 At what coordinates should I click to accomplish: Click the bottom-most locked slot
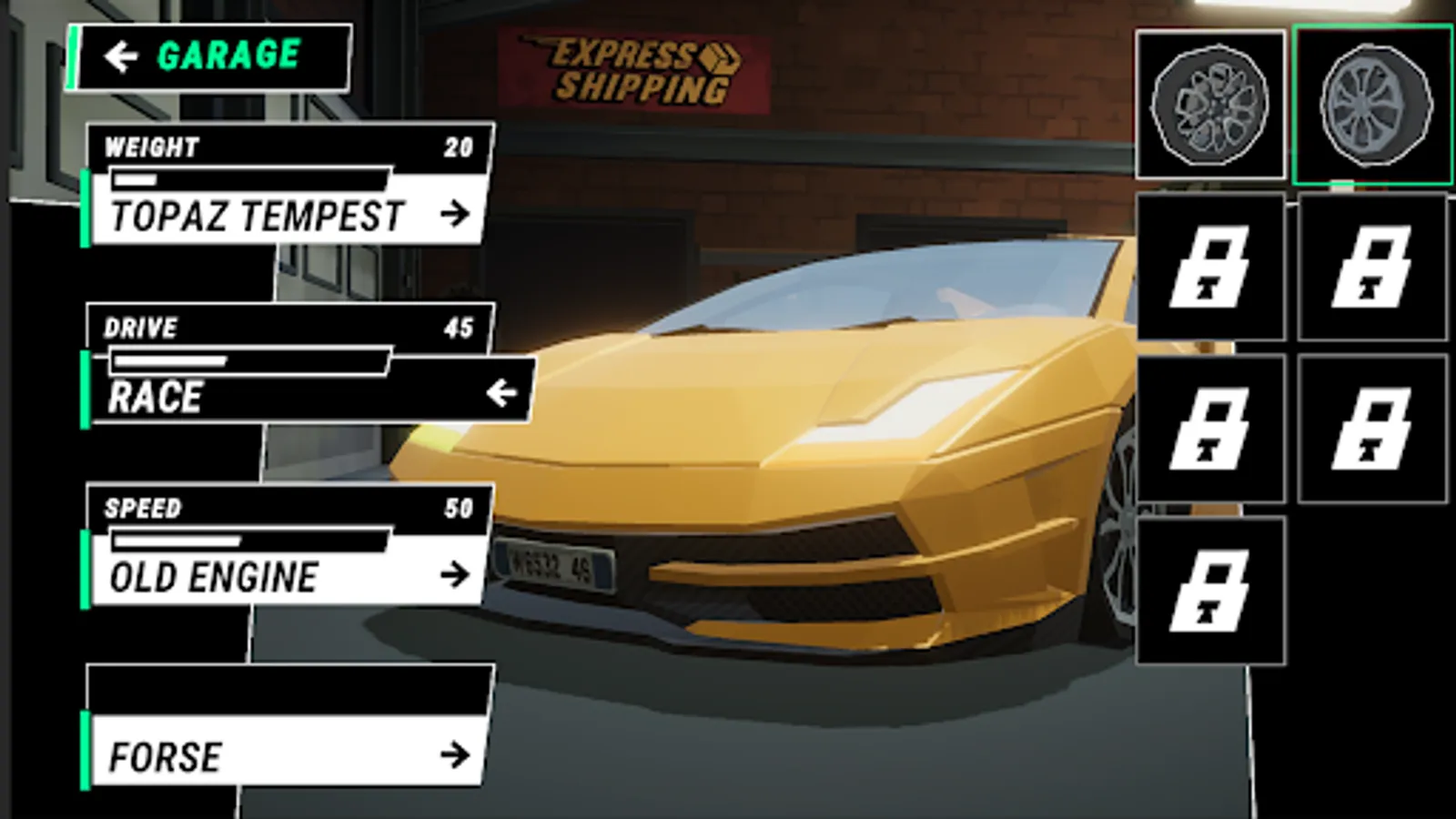tap(1210, 591)
